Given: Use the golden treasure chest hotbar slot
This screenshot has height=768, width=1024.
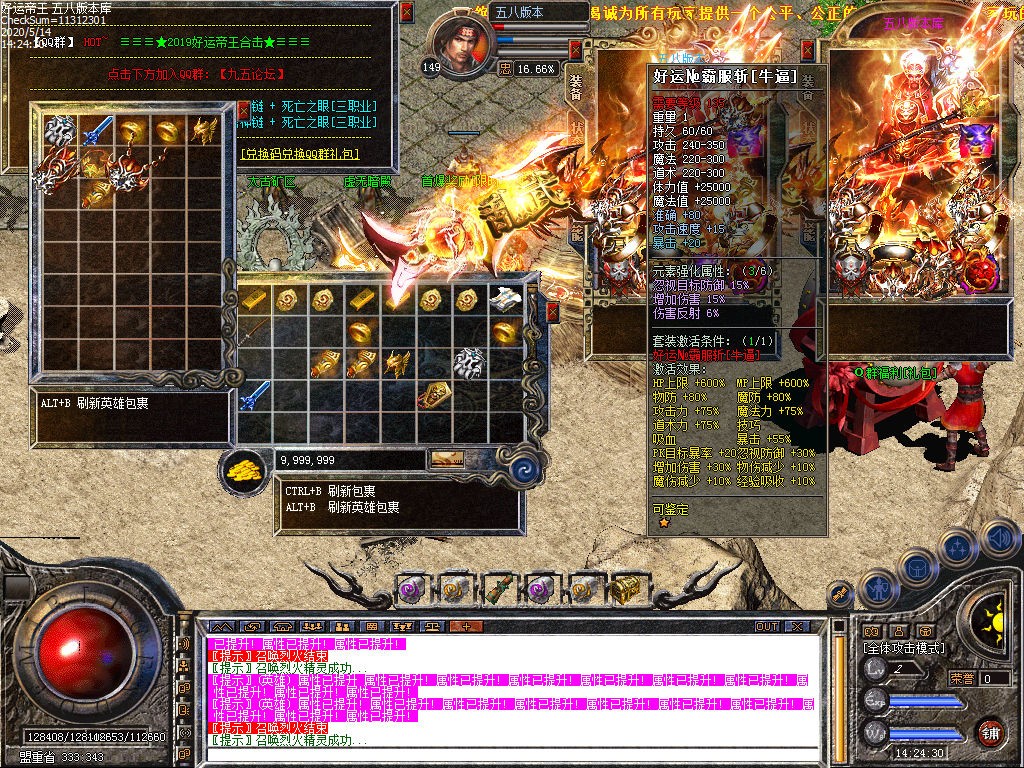Looking at the screenshot, I should click(627, 589).
